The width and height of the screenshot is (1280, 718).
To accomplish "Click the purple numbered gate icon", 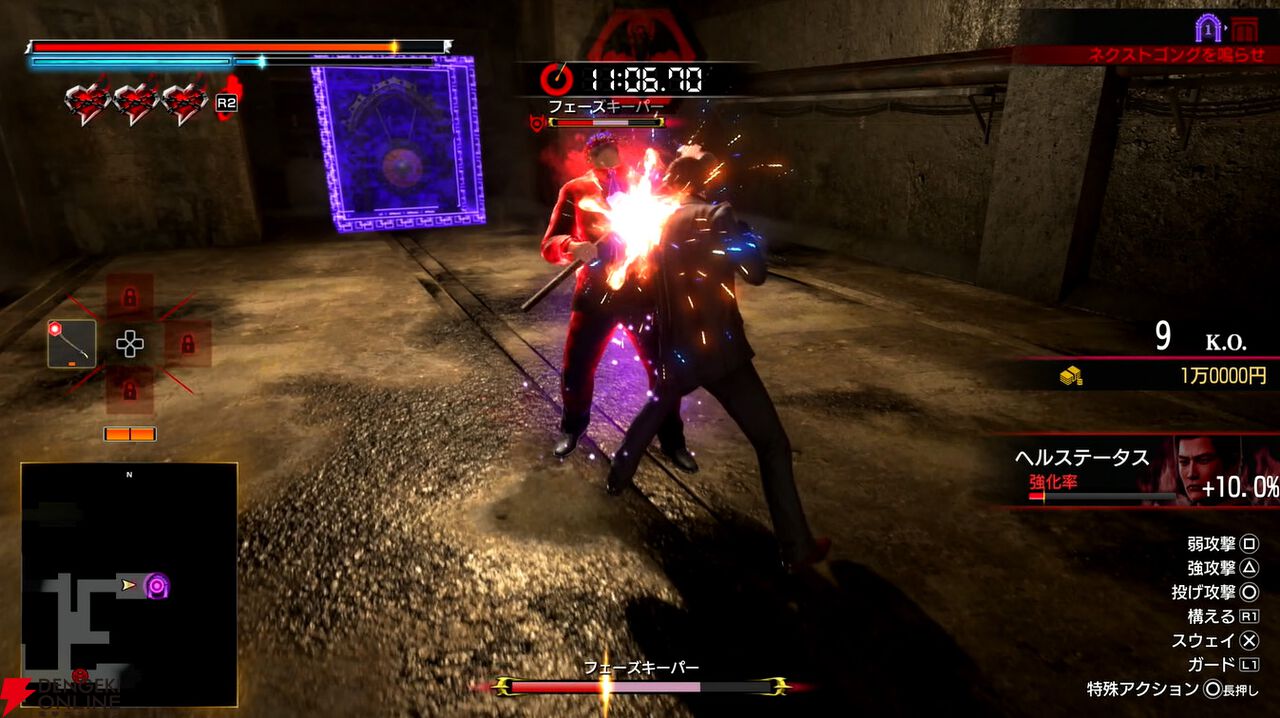I will pyautogui.click(x=1208, y=27).
